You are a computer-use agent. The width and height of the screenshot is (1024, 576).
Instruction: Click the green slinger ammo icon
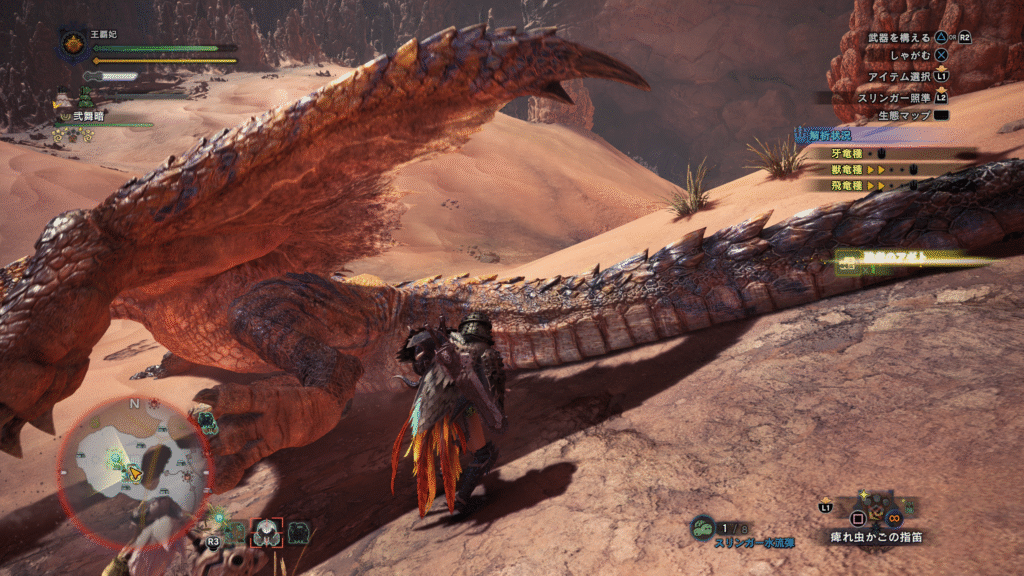pos(703,526)
